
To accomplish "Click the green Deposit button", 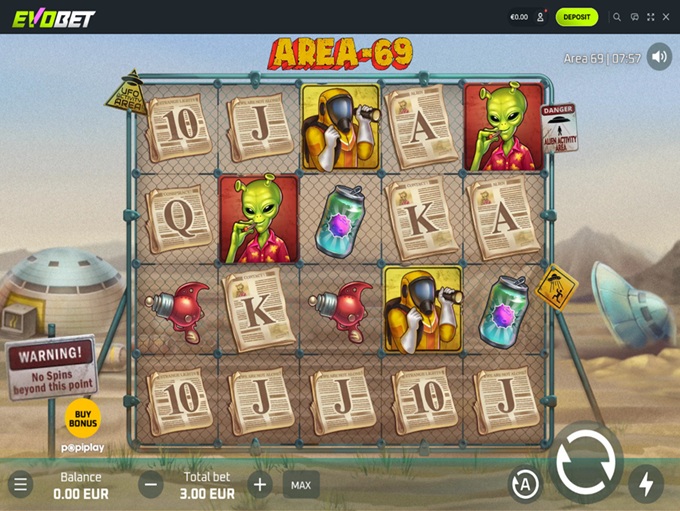I will point(577,17).
